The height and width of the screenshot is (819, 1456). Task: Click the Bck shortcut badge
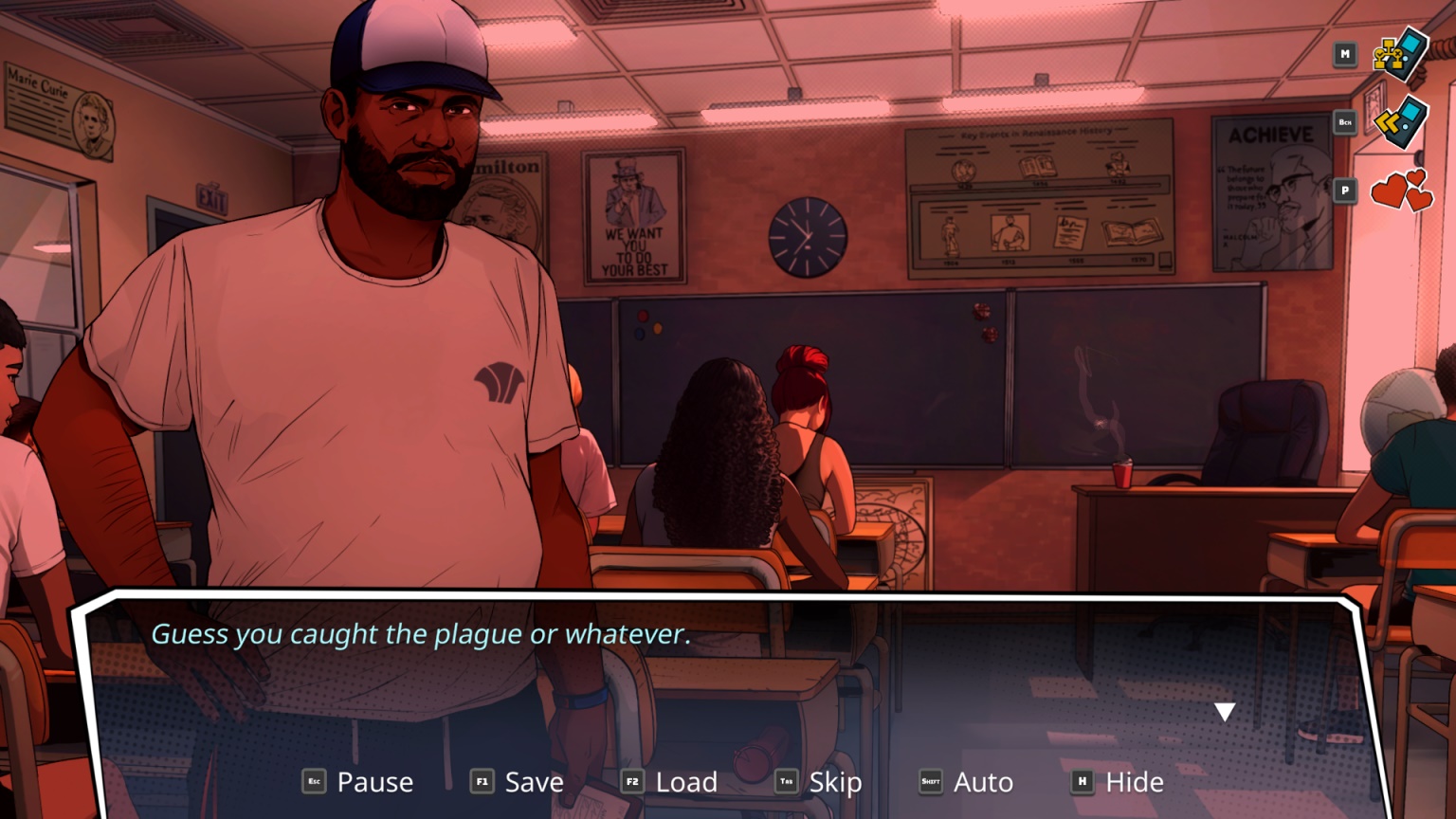point(1343,122)
